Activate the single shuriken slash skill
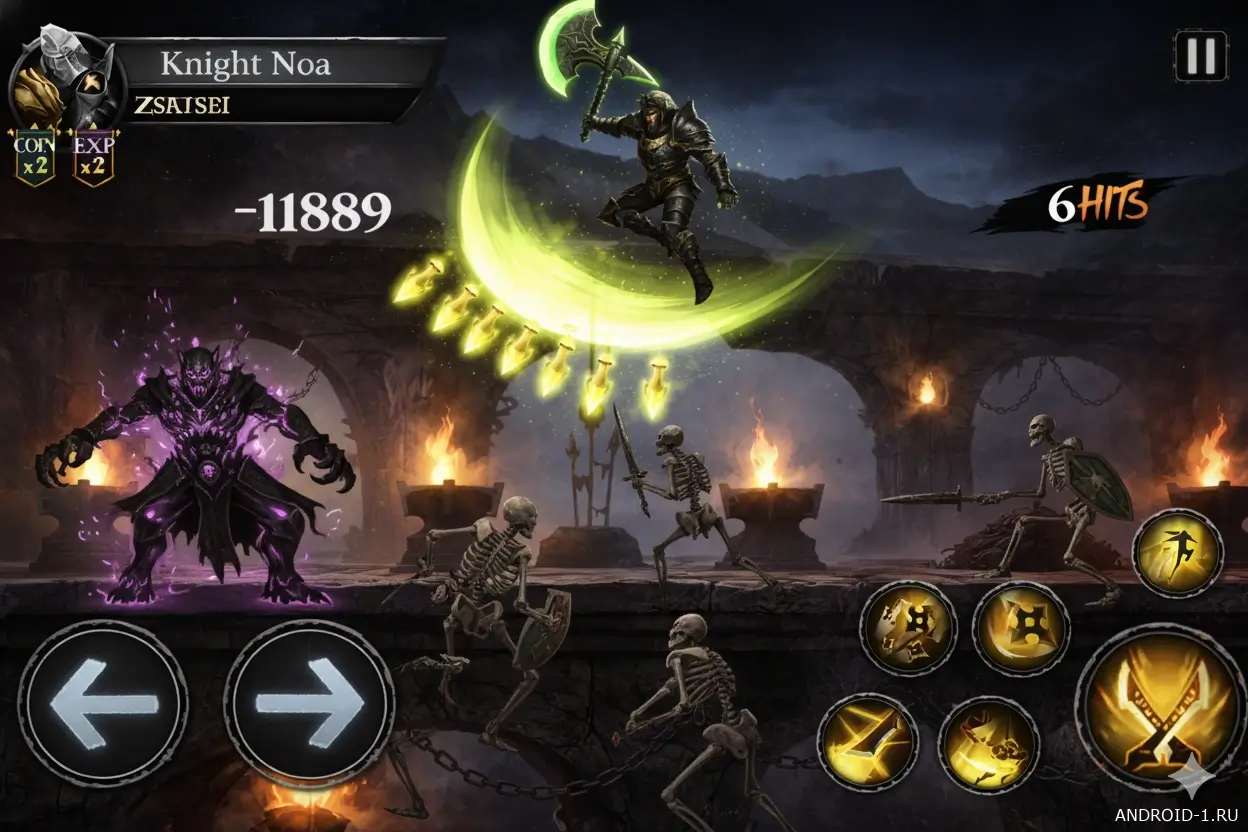Image resolution: width=1248 pixels, height=832 pixels. click(1021, 628)
